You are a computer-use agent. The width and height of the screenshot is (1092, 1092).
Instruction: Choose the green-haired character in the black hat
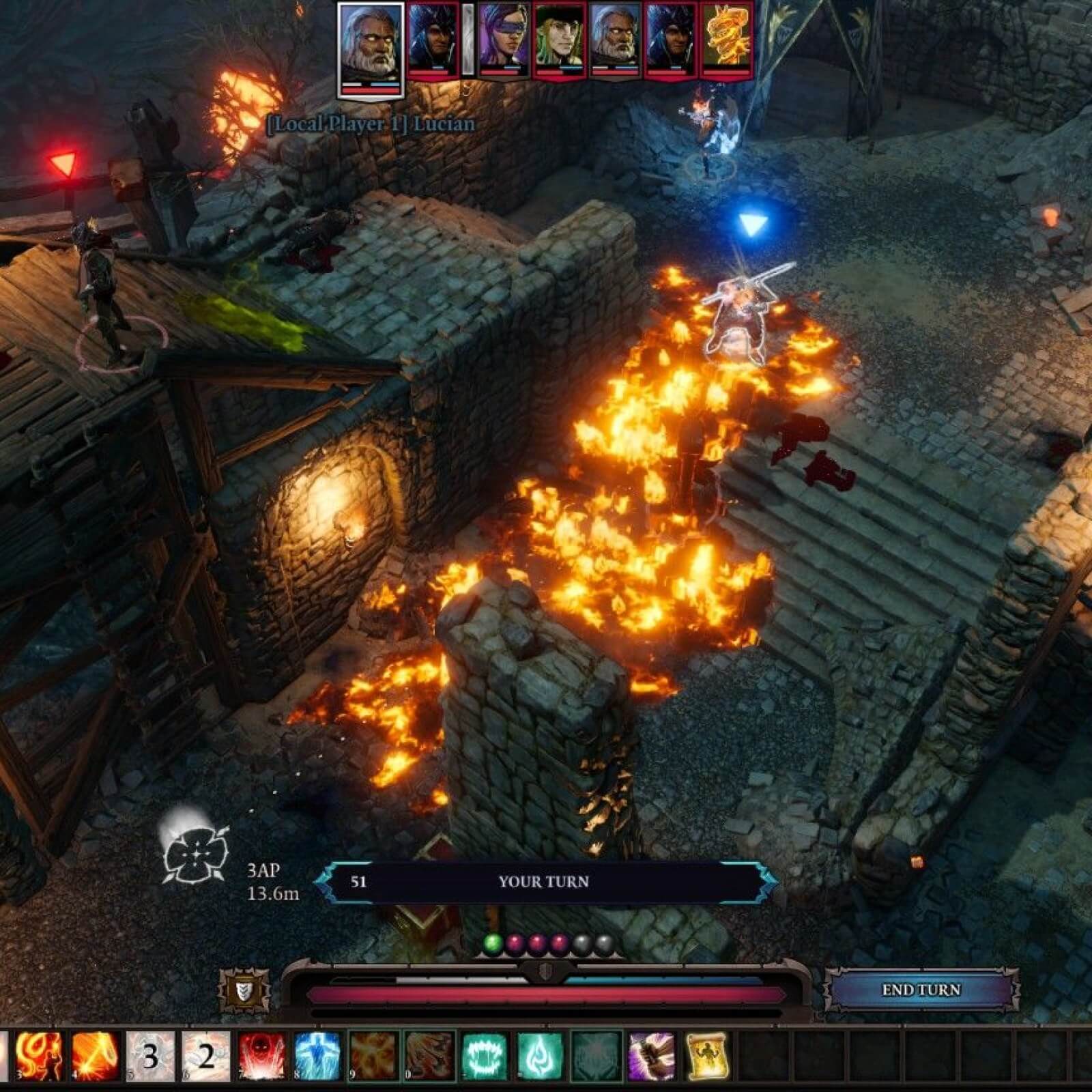(559, 40)
